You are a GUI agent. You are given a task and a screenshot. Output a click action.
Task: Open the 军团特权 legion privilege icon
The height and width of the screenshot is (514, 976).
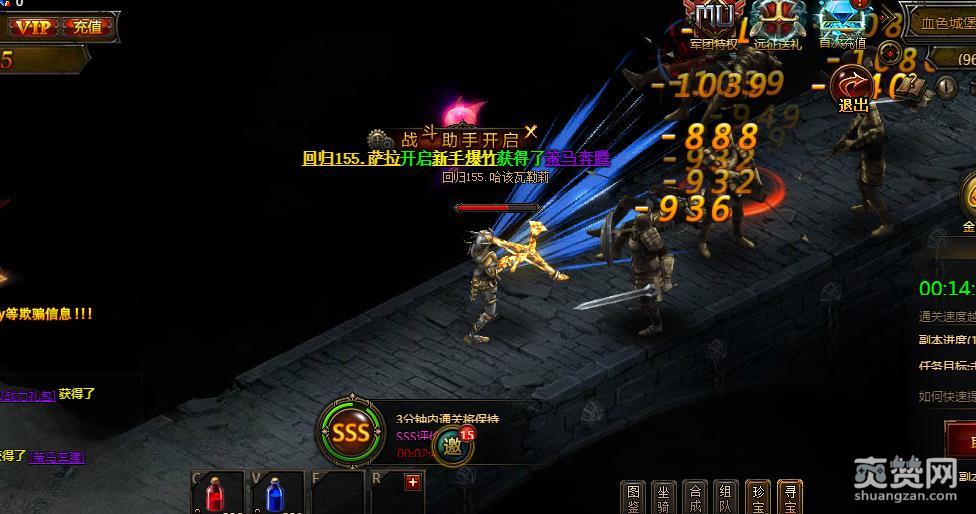(714, 22)
